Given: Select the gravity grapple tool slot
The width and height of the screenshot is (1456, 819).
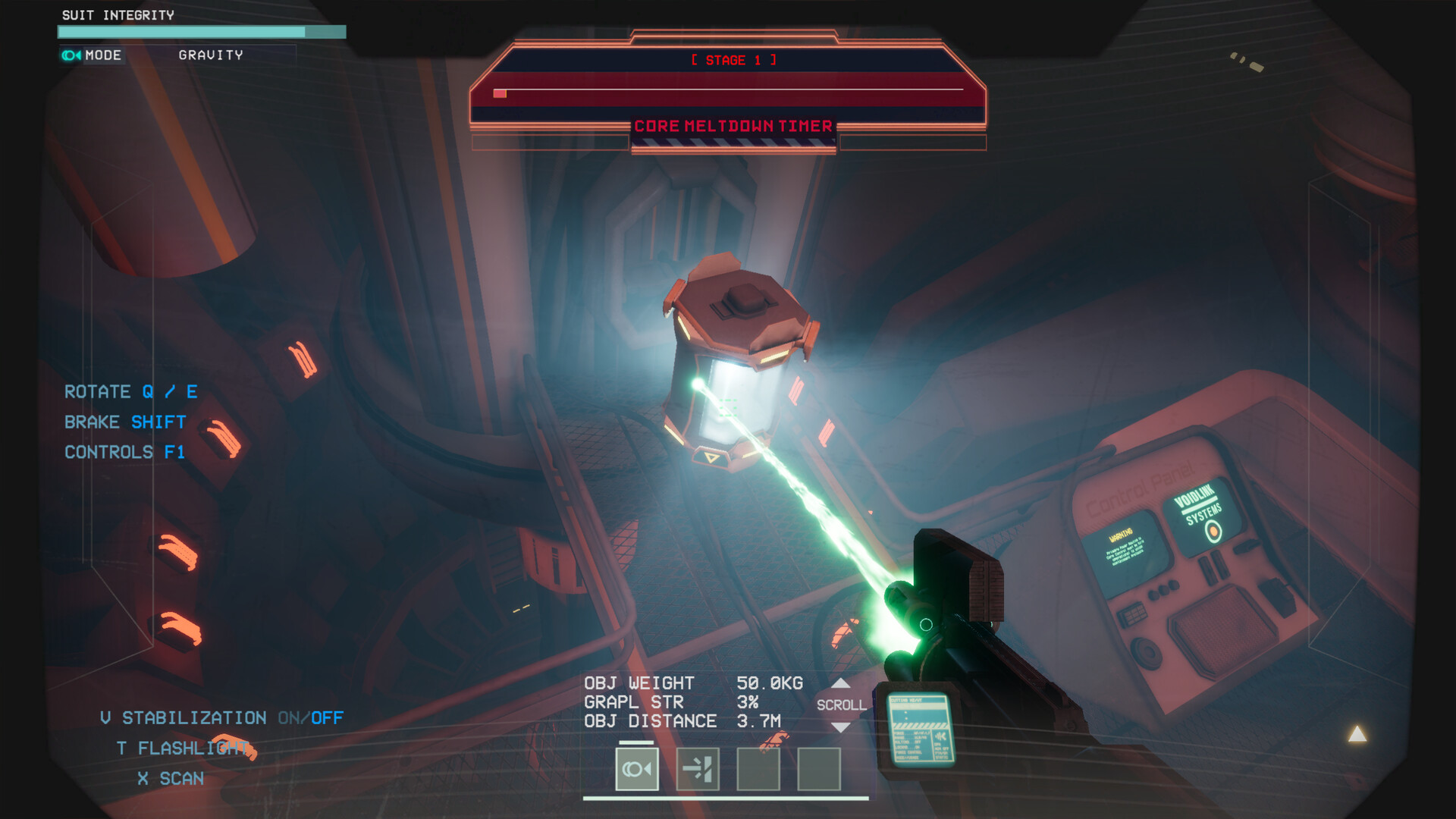Looking at the screenshot, I should [x=636, y=769].
